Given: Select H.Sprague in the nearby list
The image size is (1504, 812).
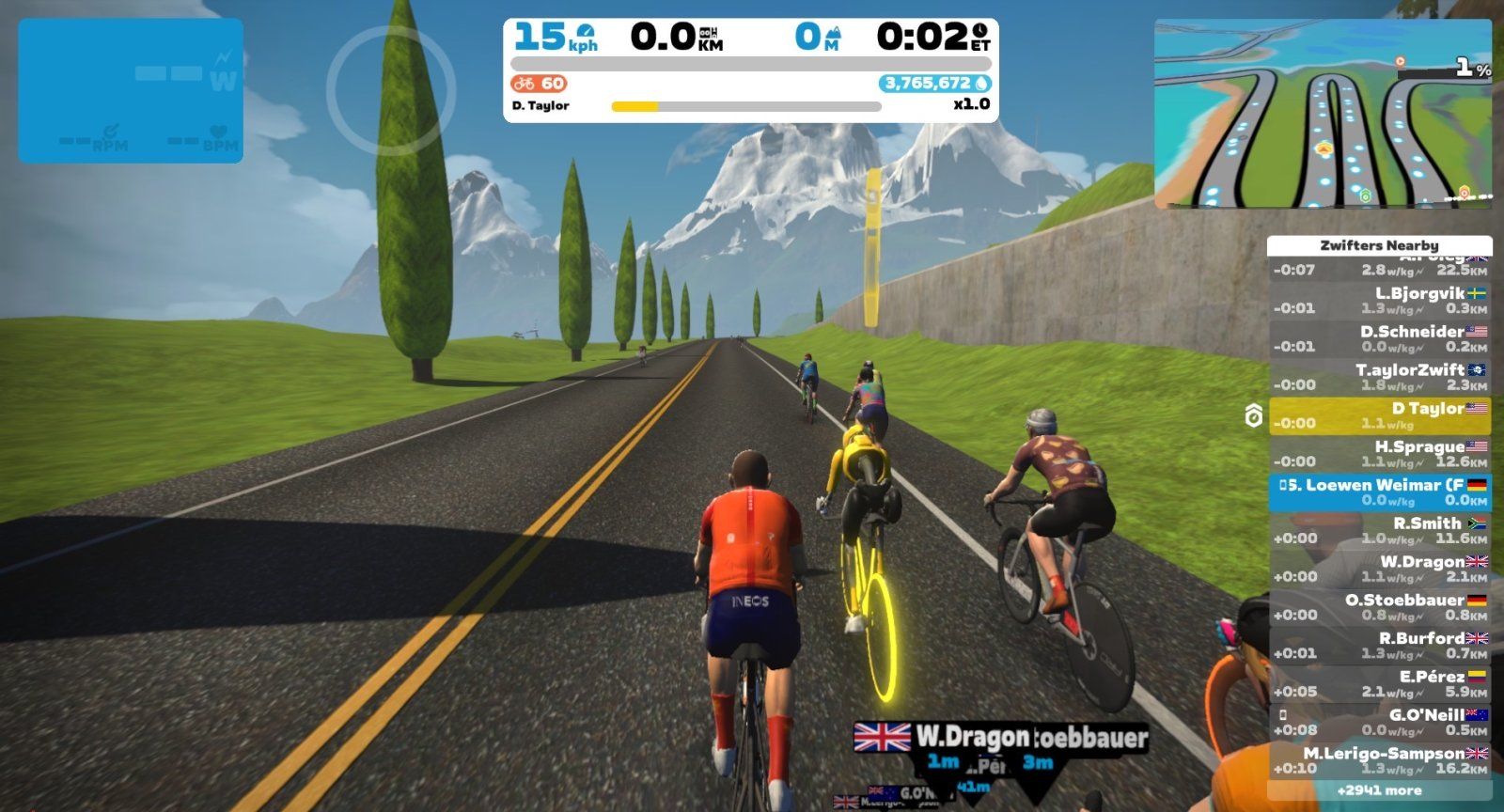Looking at the screenshot, I should pyautogui.click(x=1379, y=455).
